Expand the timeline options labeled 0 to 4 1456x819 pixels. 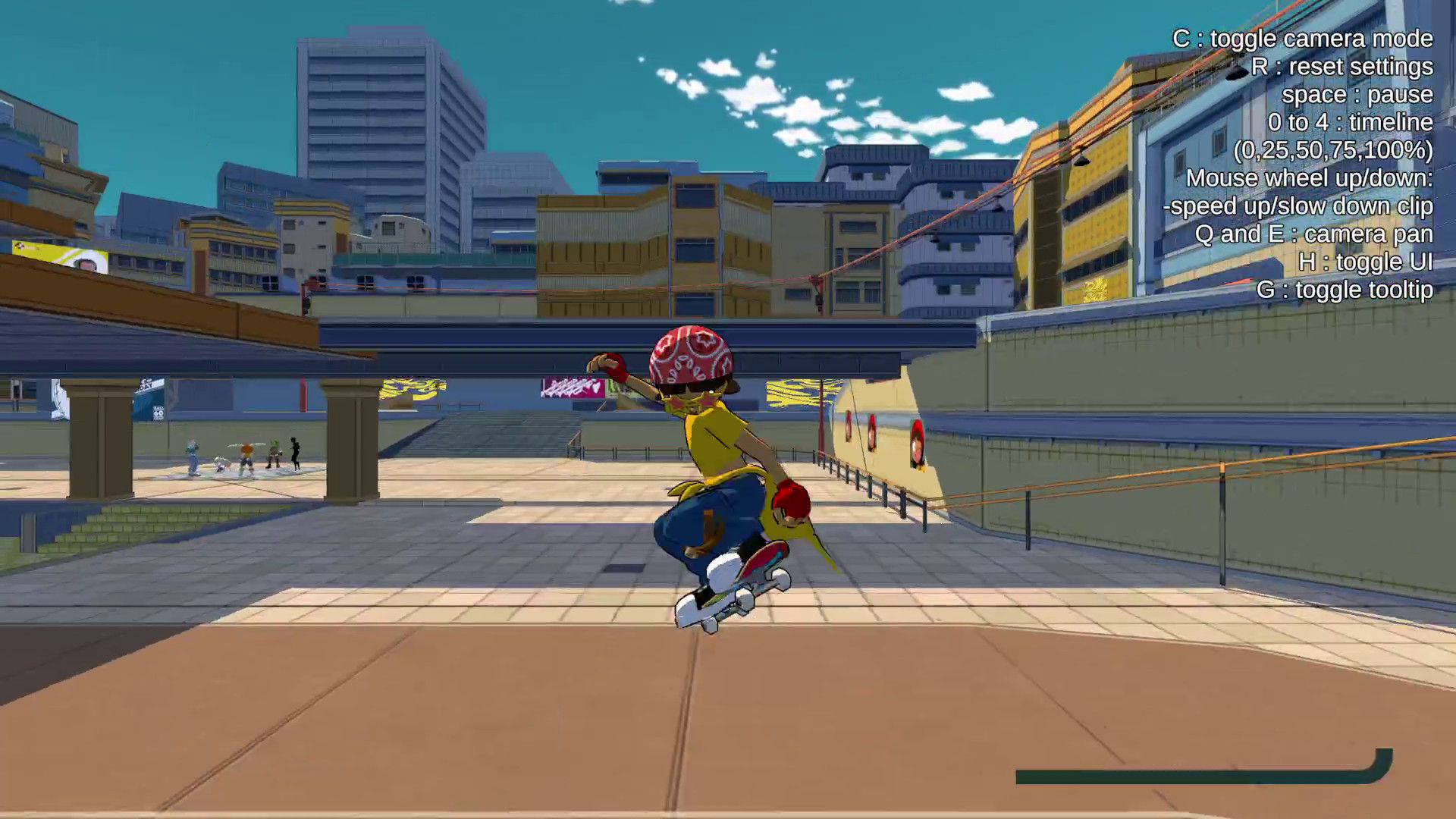(1350, 122)
